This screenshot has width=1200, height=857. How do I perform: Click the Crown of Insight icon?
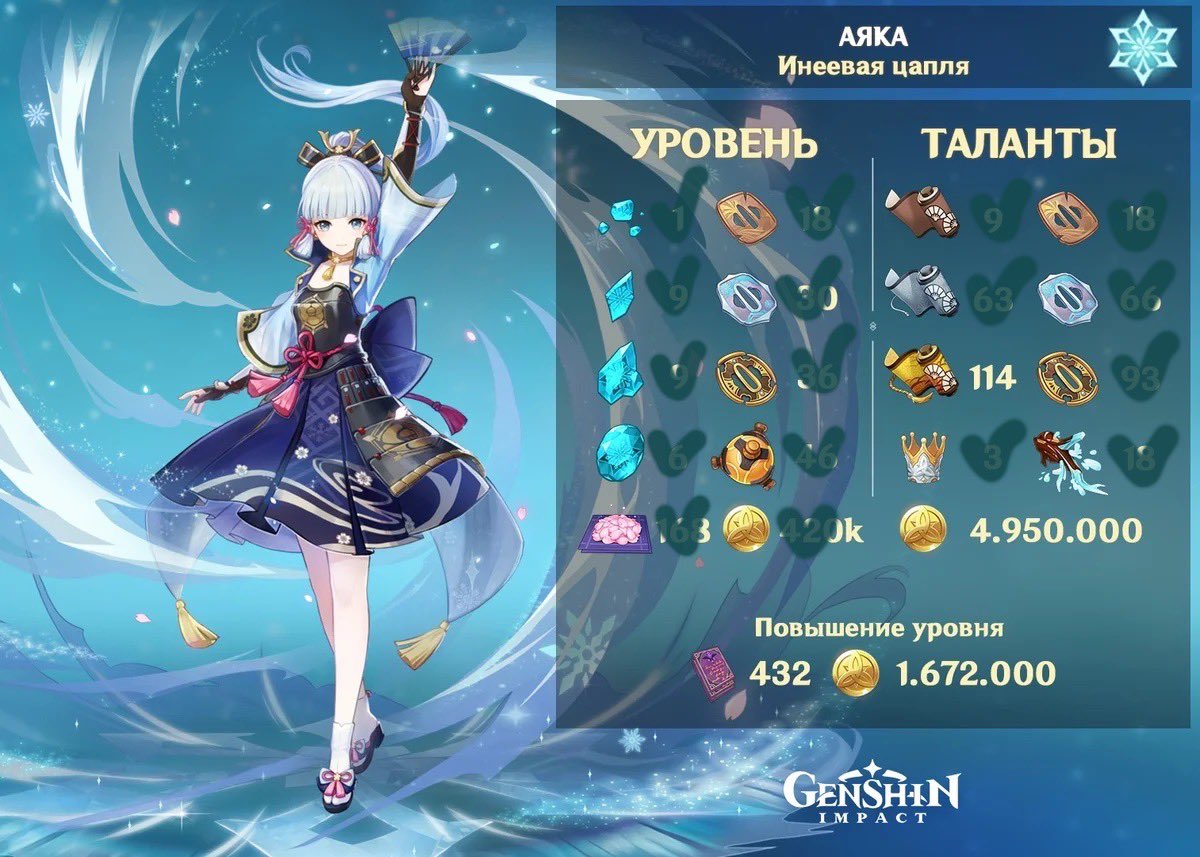(x=925, y=457)
